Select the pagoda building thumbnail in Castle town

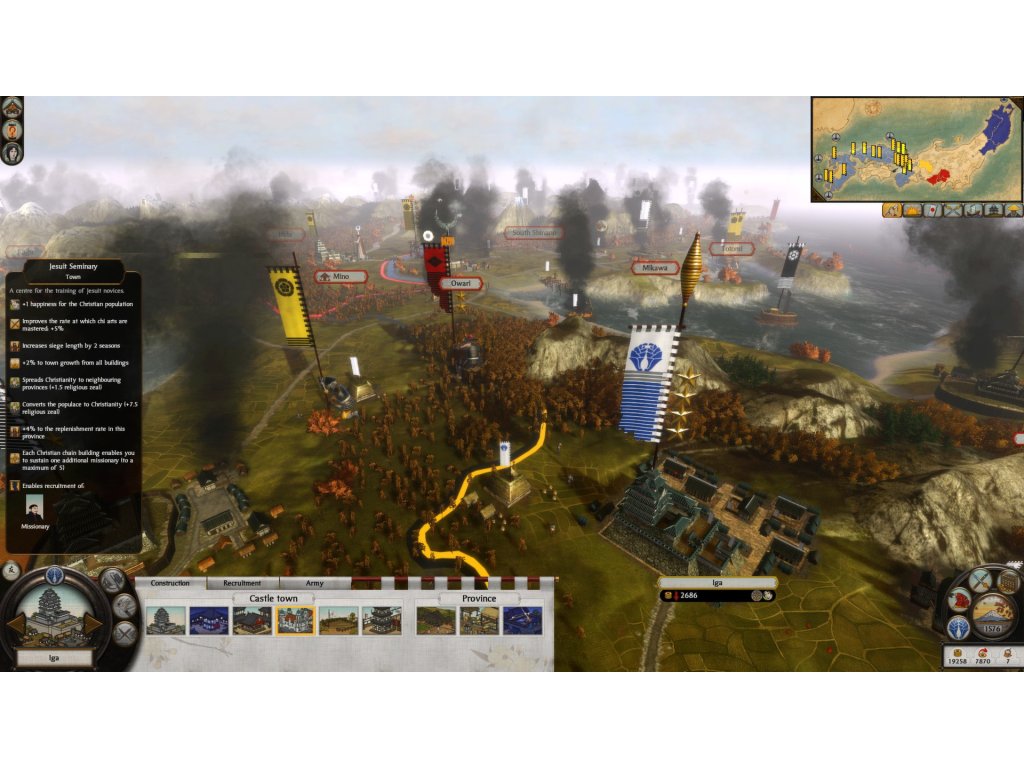pyautogui.click(x=381, y=621)
